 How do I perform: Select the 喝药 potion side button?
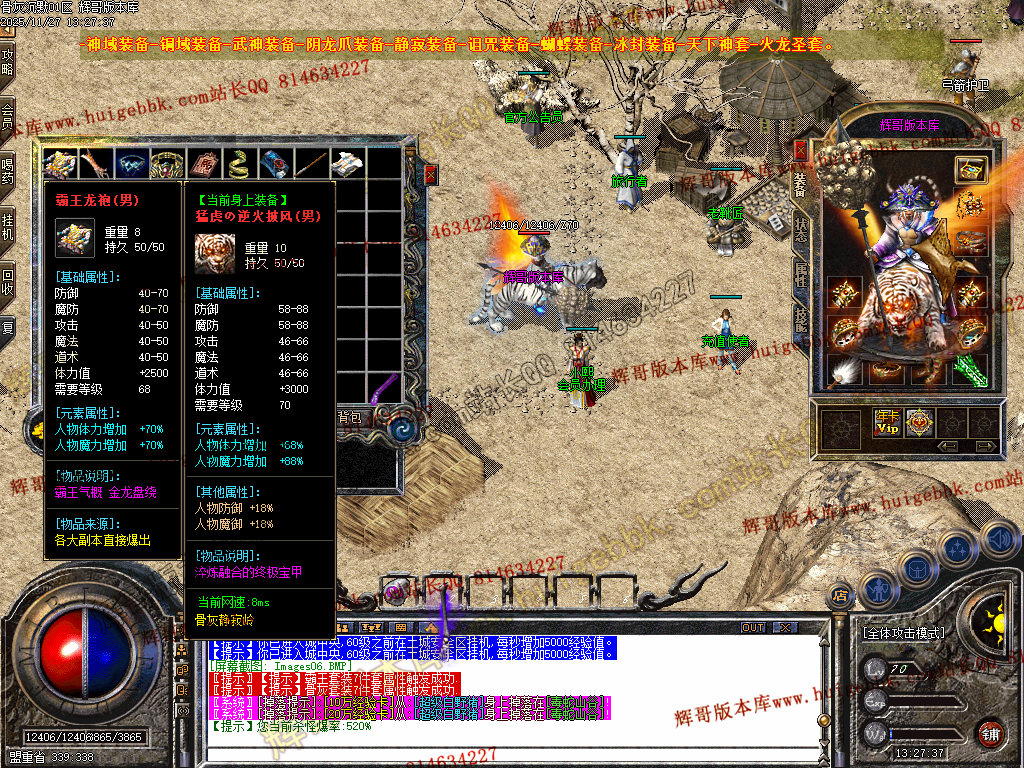[x=8, y=171]
